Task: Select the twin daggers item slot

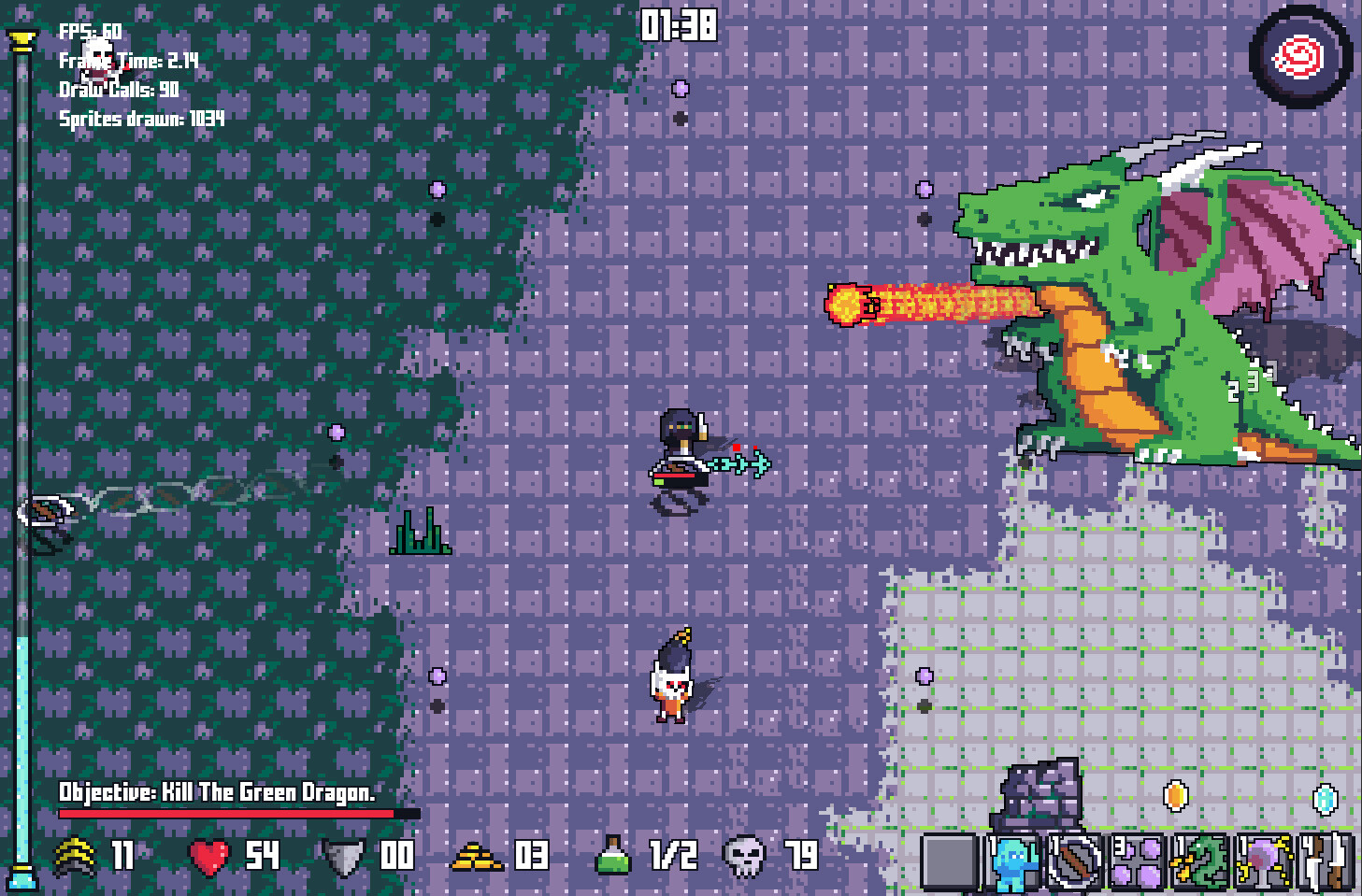Action: [x=1326, y=861]
